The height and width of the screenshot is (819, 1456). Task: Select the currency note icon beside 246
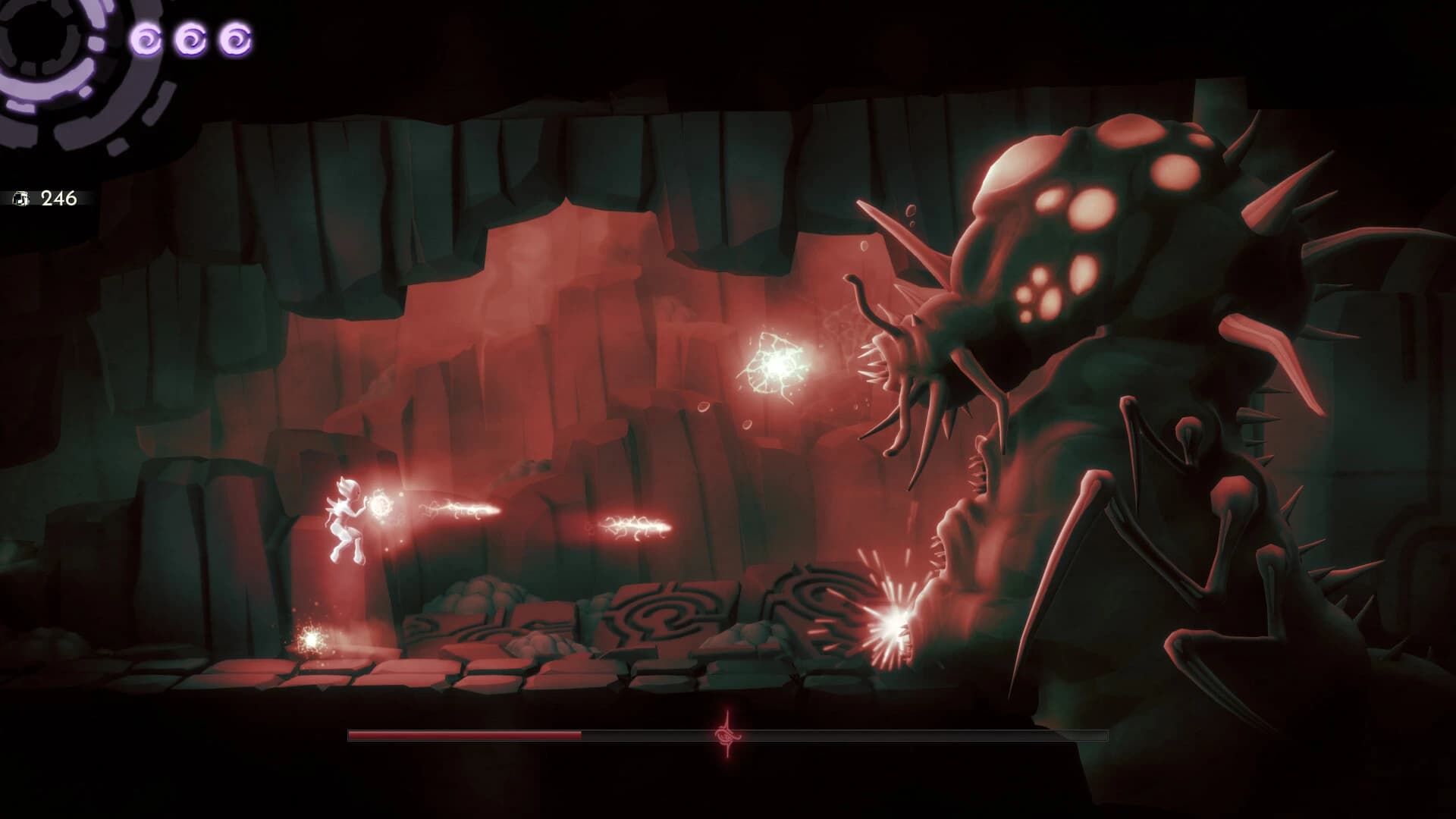point(23,197)
